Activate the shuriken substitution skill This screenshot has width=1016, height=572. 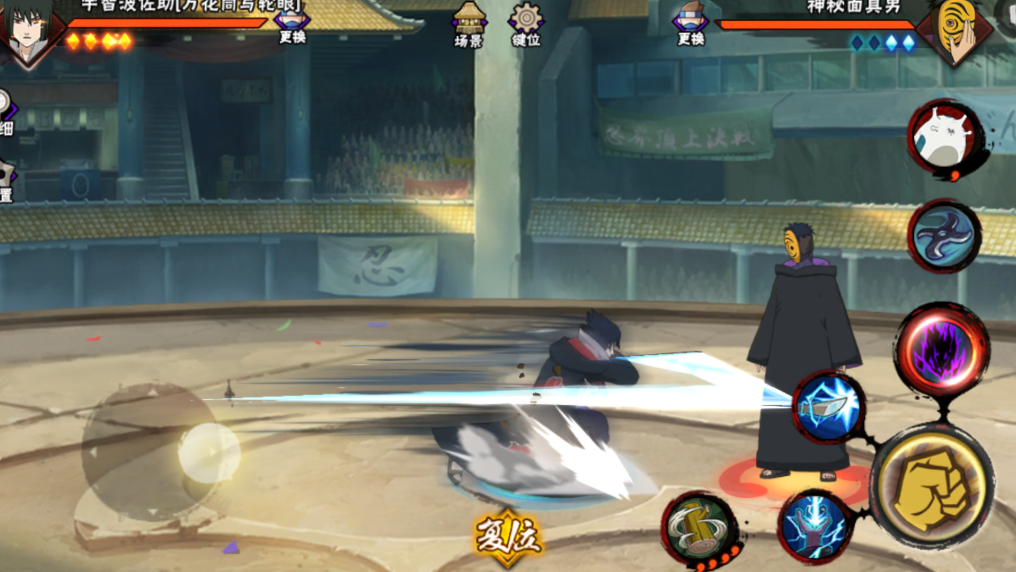(x=944, y=236)
